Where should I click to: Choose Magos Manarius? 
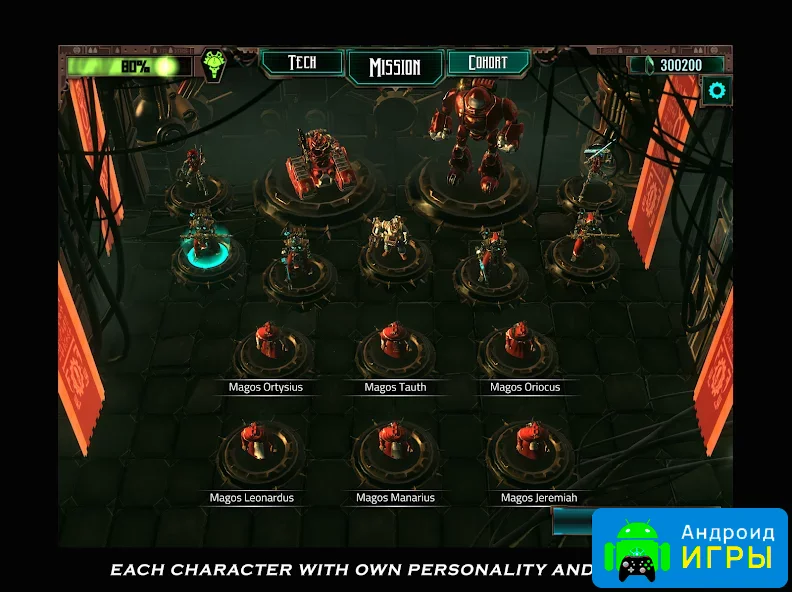(x=395, y=450)
